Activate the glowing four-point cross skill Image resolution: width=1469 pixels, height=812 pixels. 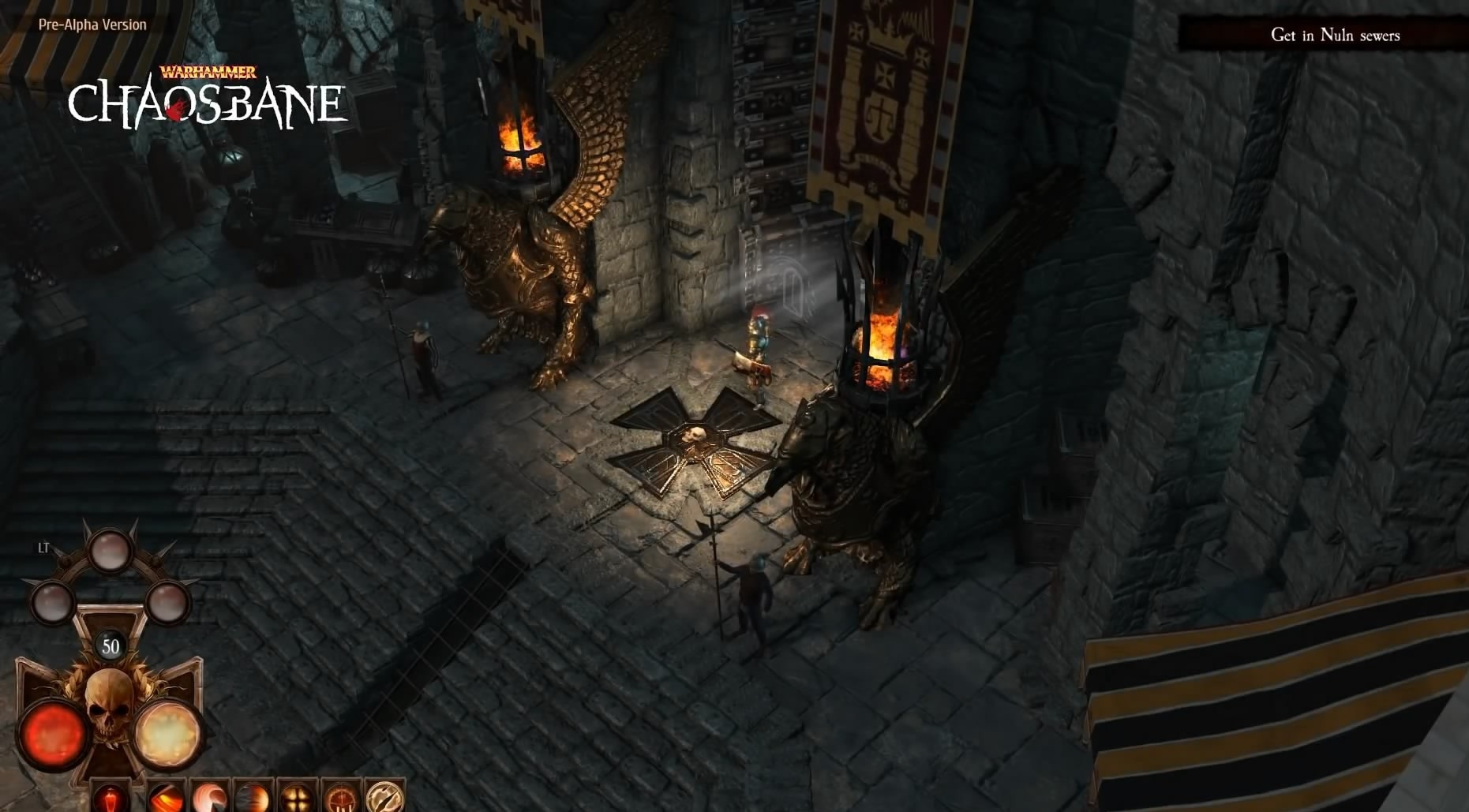pos(298,797)
